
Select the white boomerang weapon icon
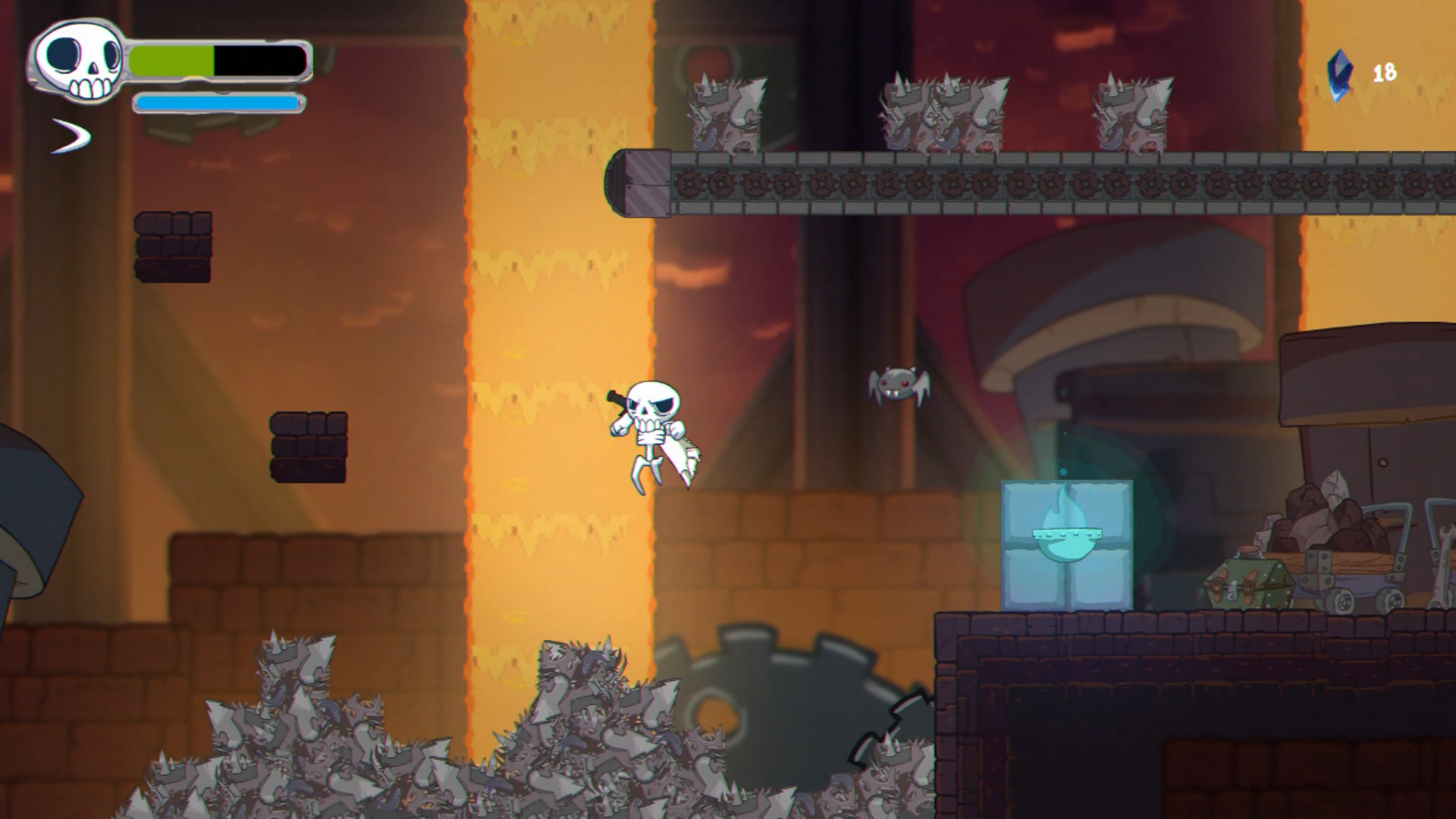72,136
